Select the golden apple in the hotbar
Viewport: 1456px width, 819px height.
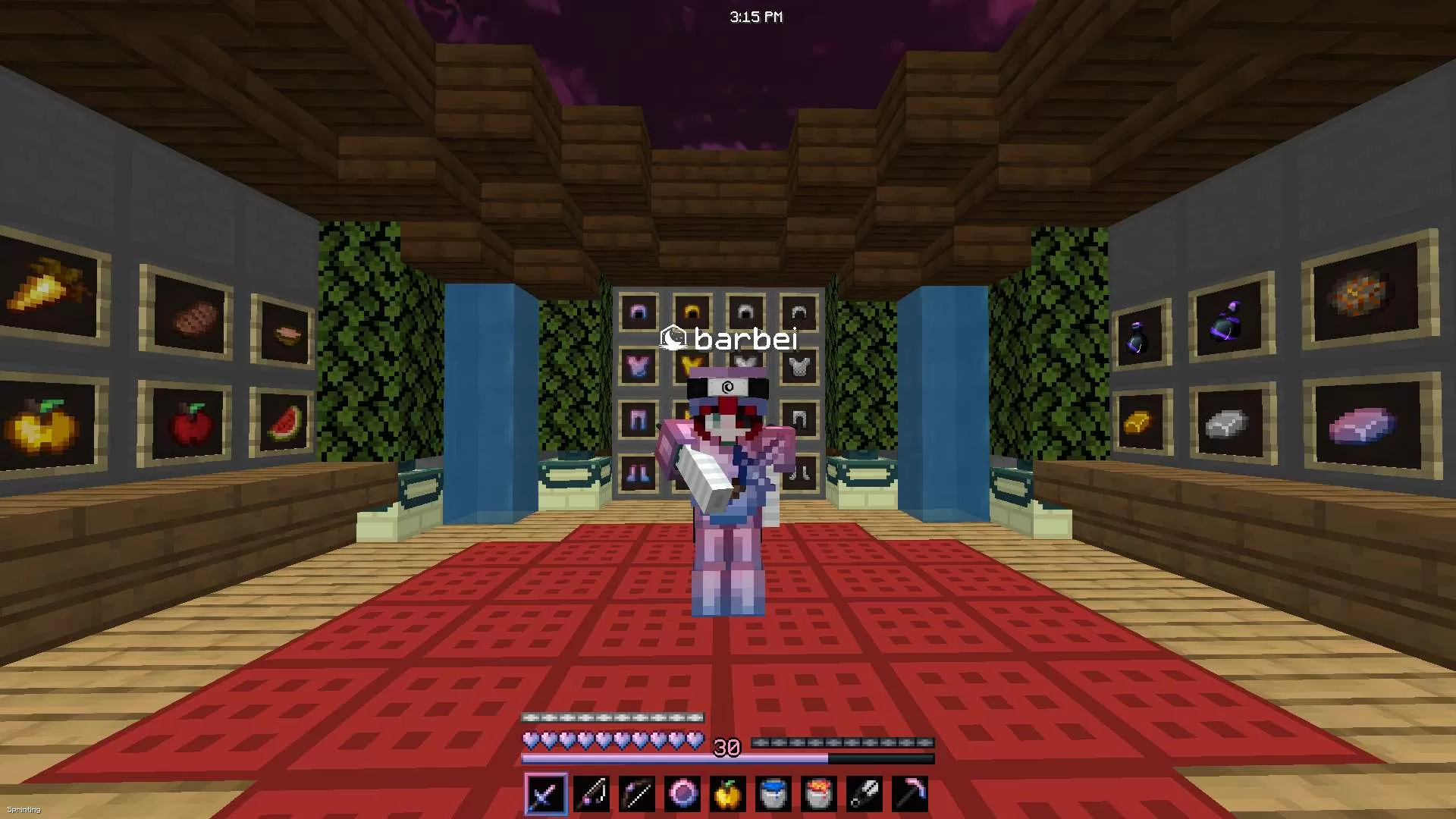pos(727,792)
